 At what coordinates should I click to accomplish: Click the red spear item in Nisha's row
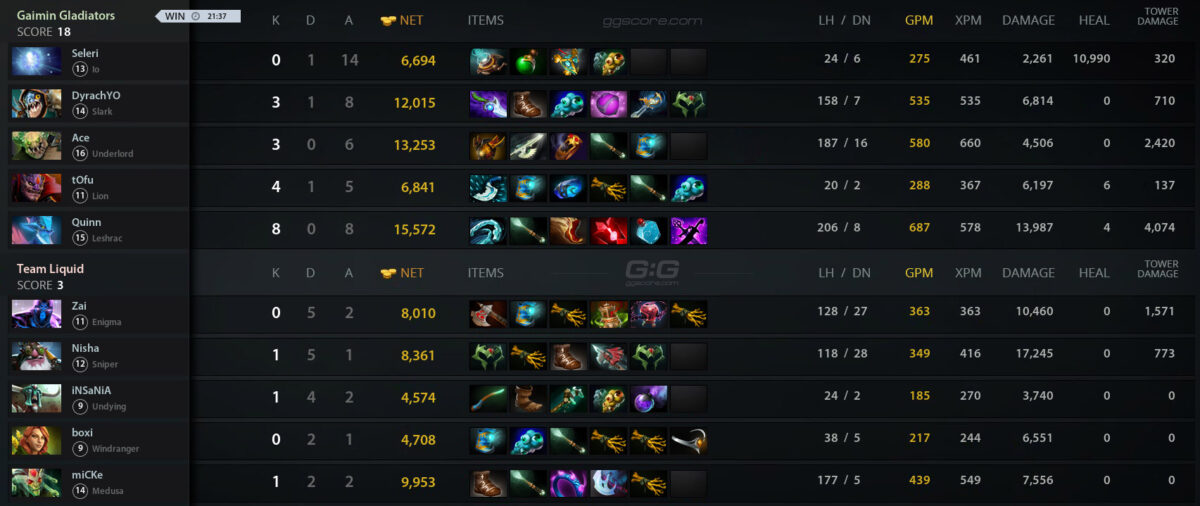click(x=608, y=357)
